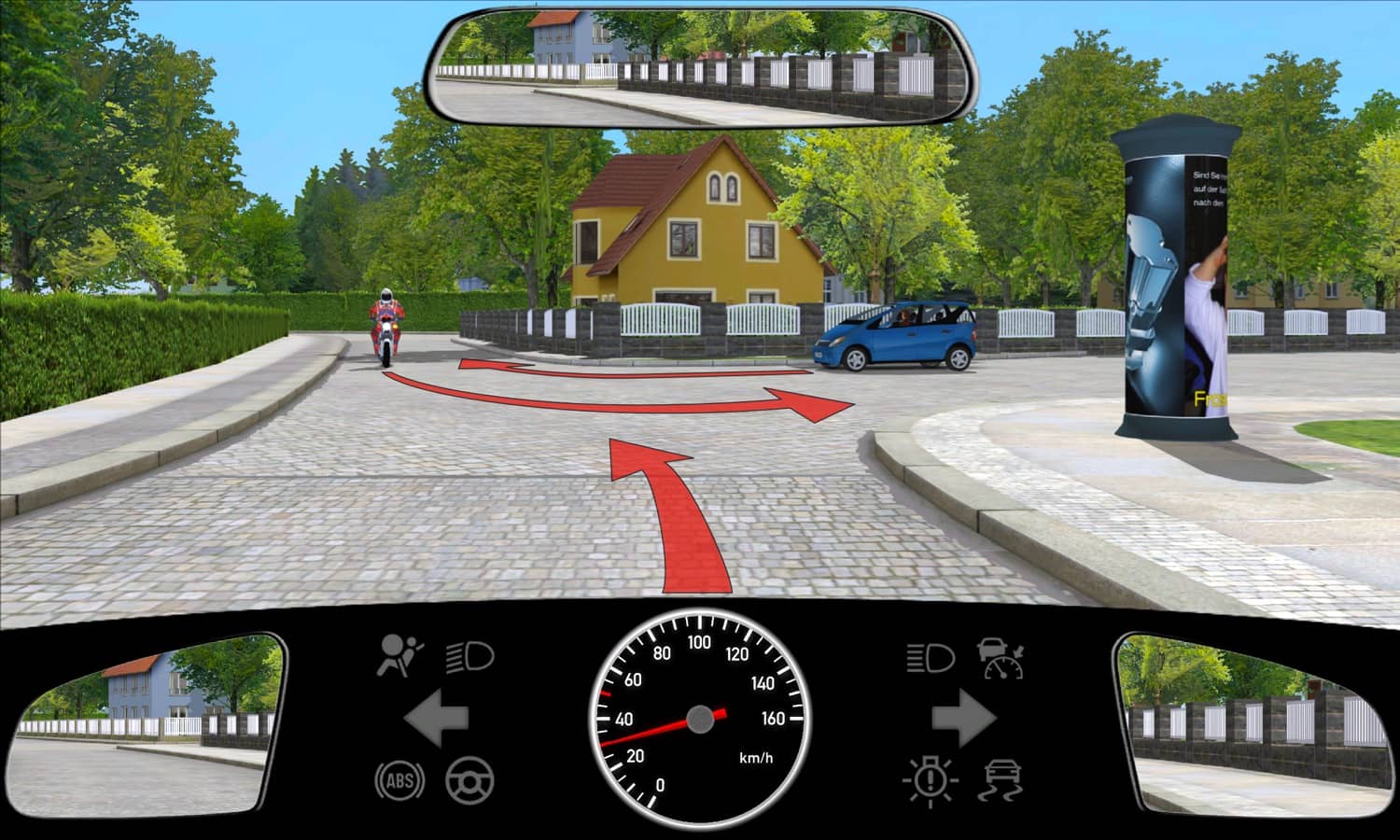
Task: Toggle the headlight icon beside the airbag
Action: pos(469,657)
